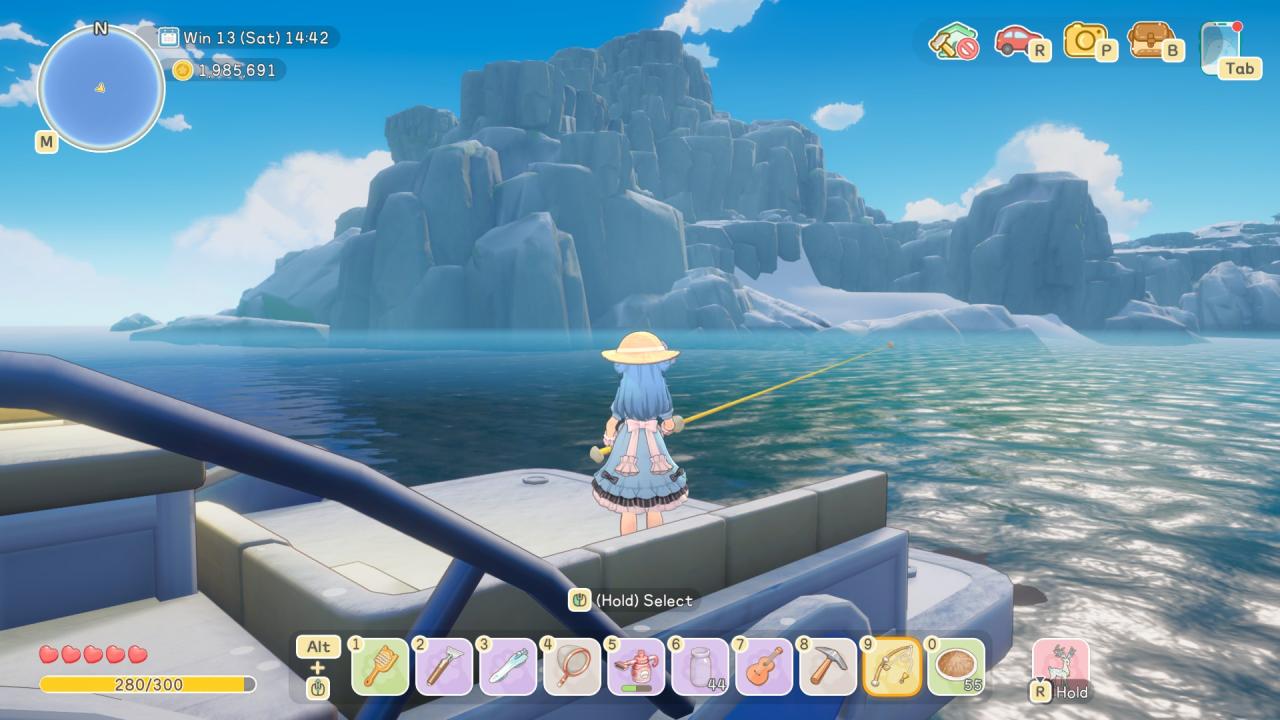The width and height of the screenshot is (1280, 720).
Task: Equip the guitar from the hotbar
Action: click(x=764, y=666)
